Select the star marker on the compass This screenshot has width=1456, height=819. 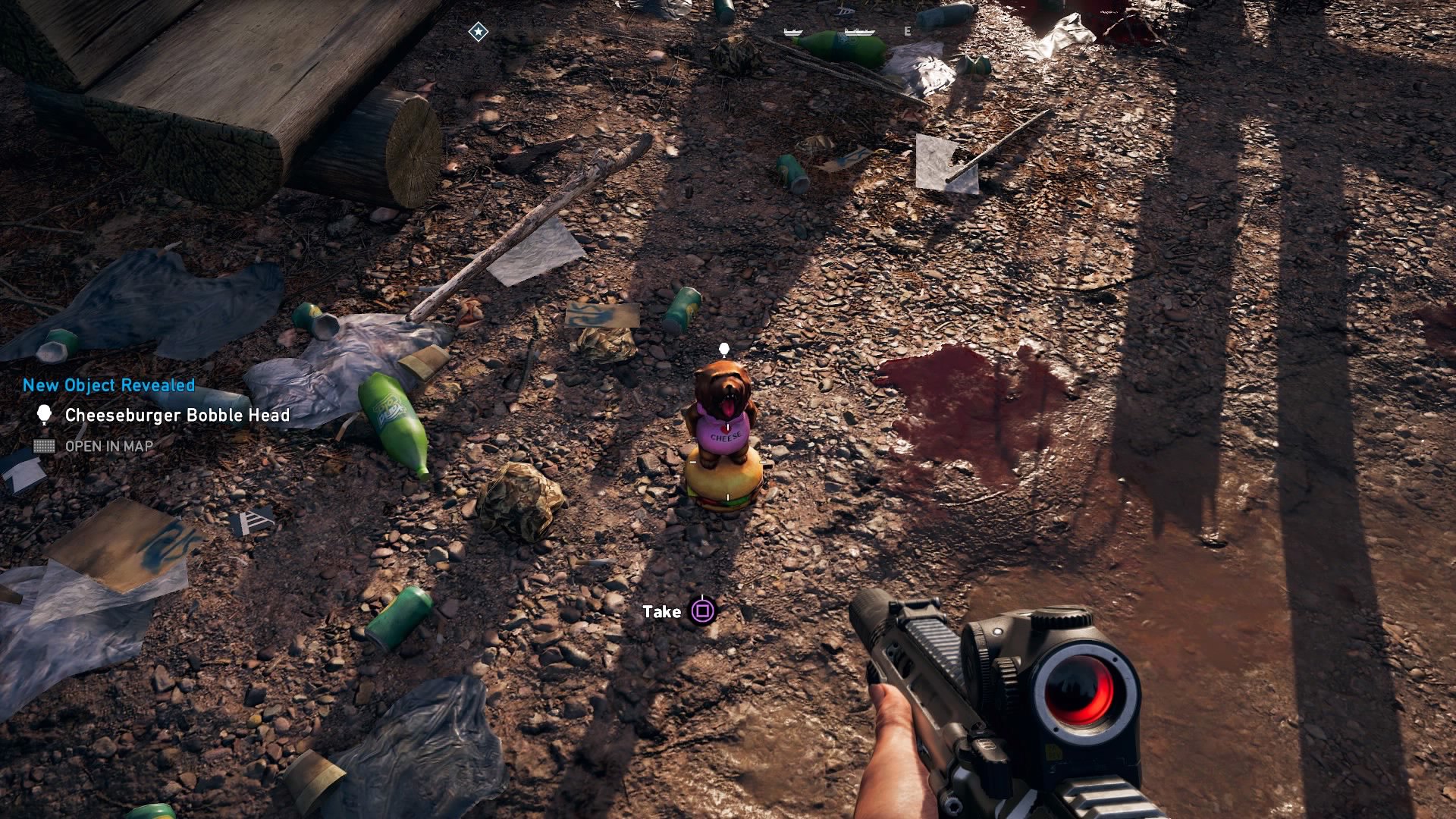478,31
